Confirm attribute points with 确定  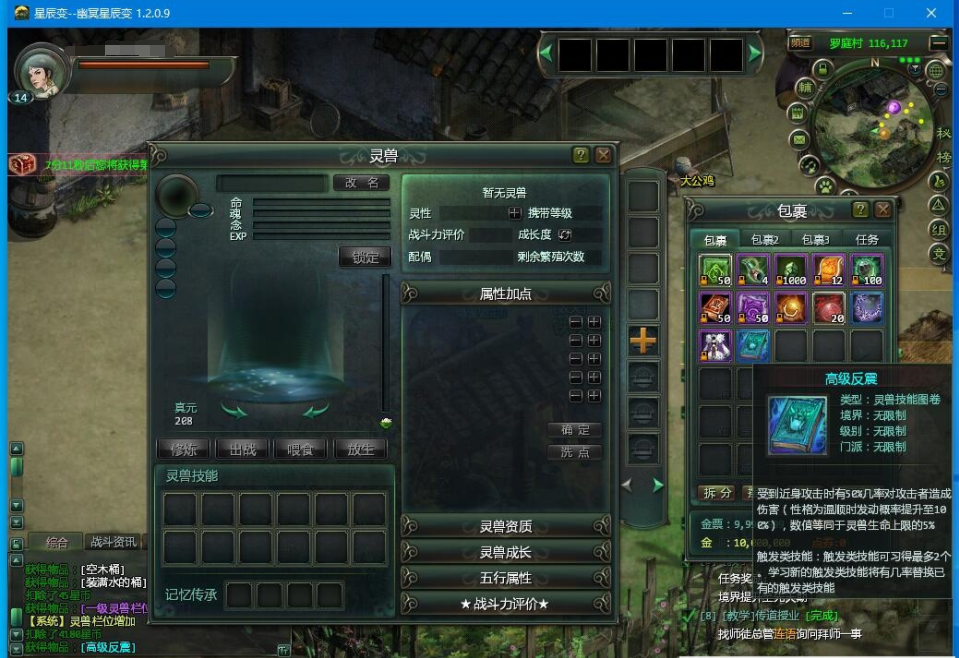575,430
